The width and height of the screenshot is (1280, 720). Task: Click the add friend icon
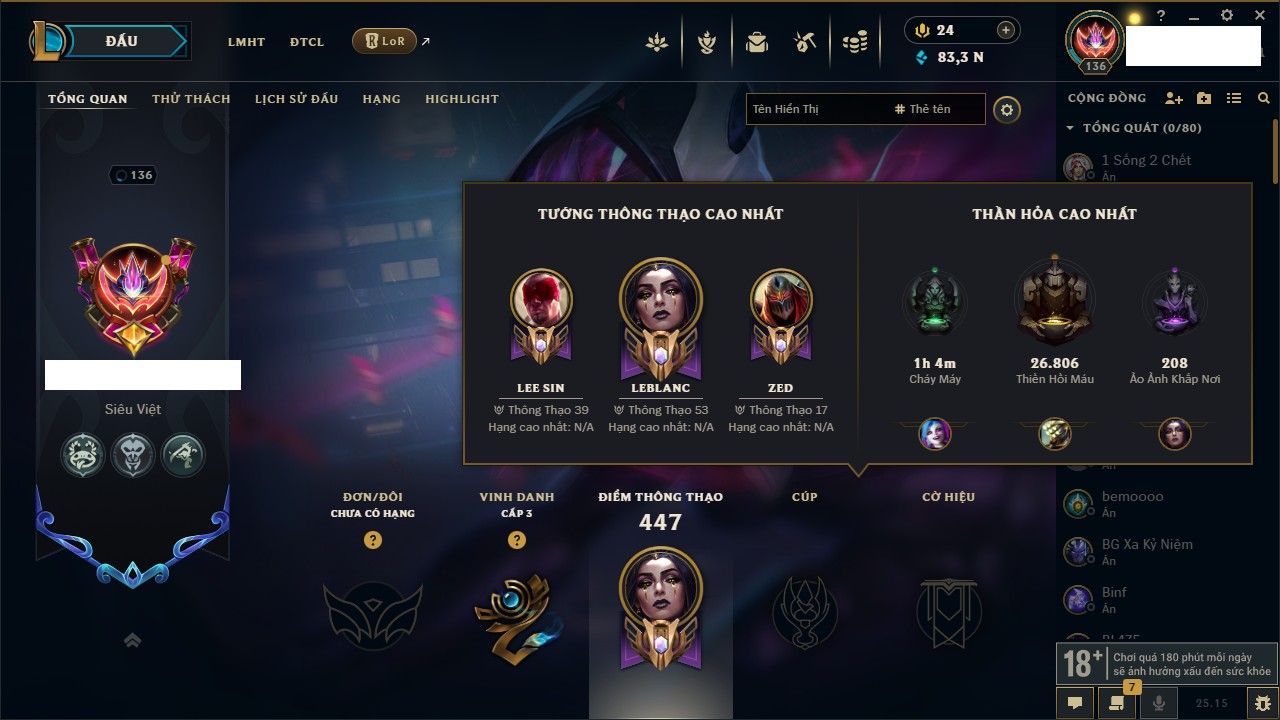[1174, 98]
